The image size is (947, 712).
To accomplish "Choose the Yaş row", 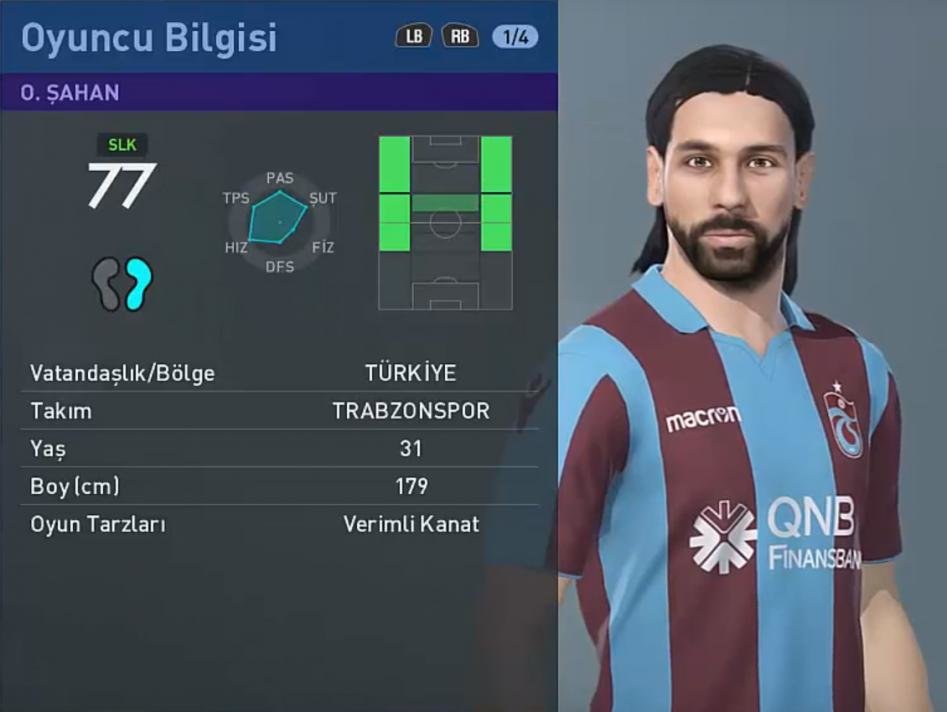I will [279, 449].
